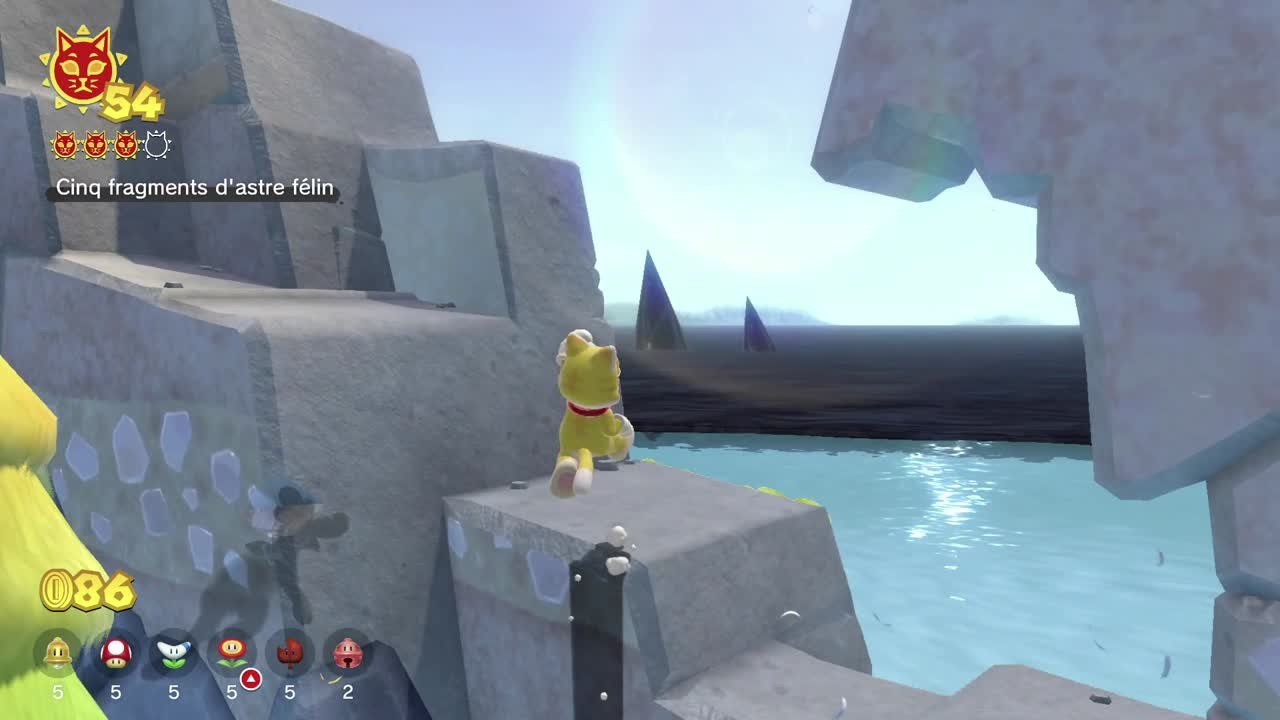Choose the Super Mushroom from the item reserve

click(116, 653)
